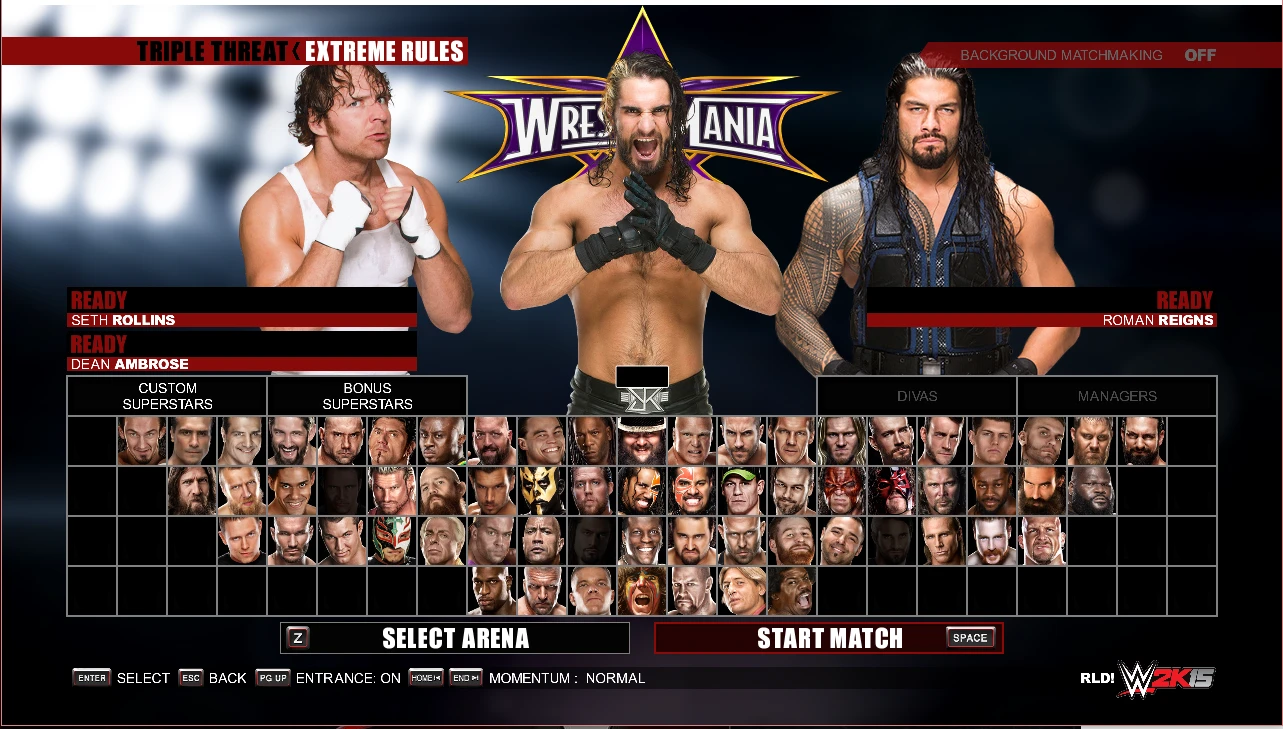
Task: Choose Triple H from the roster
Action: (540, 592)
